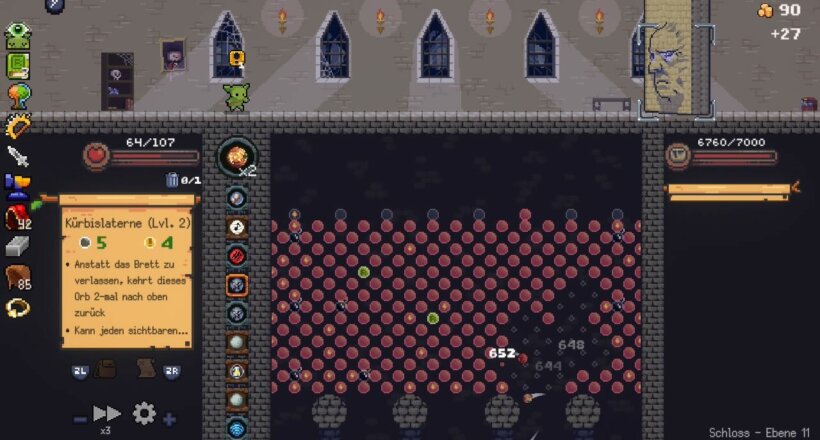Select the orange-highlighted orb in the queue
This screenshot has height=440, width=820.
236,284
